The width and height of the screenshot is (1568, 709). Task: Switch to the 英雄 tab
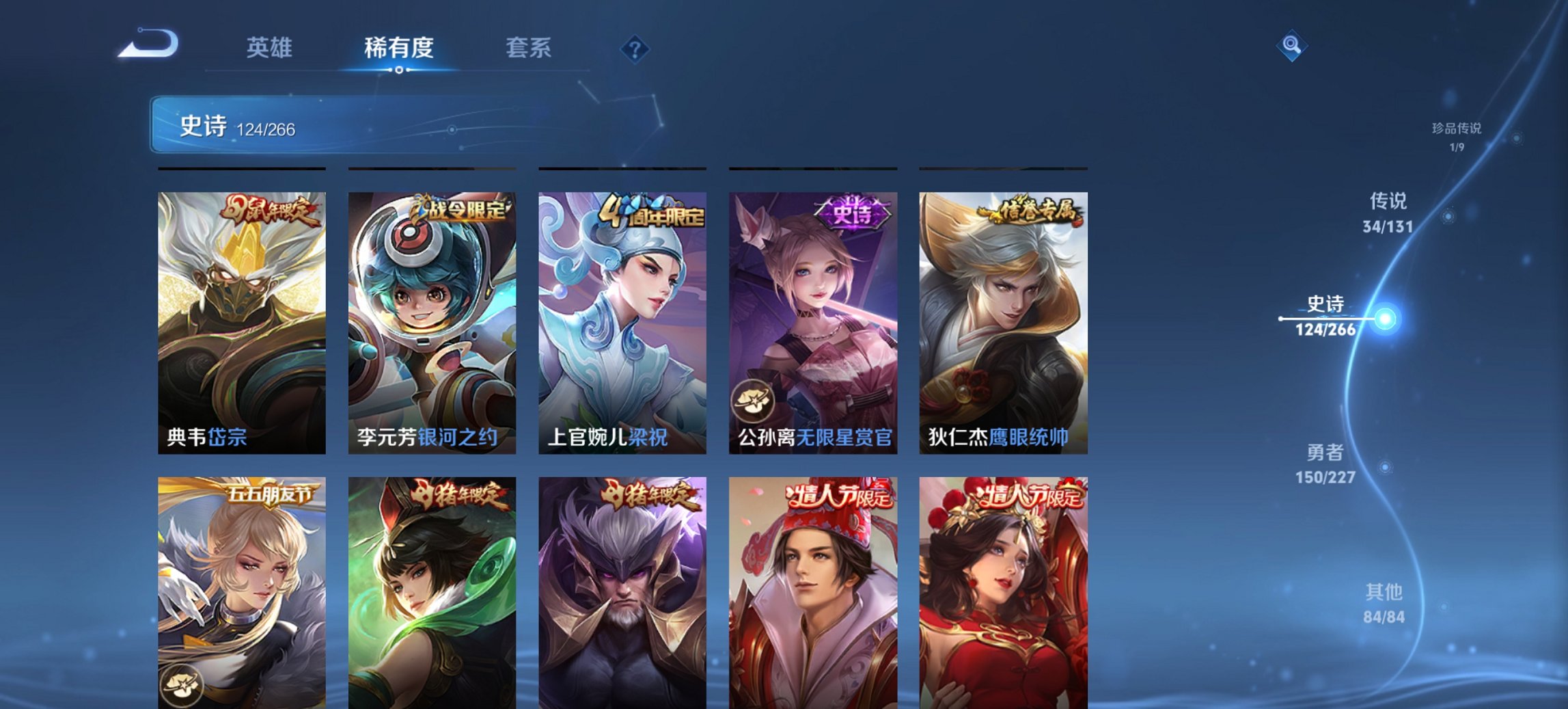point(271,48)
